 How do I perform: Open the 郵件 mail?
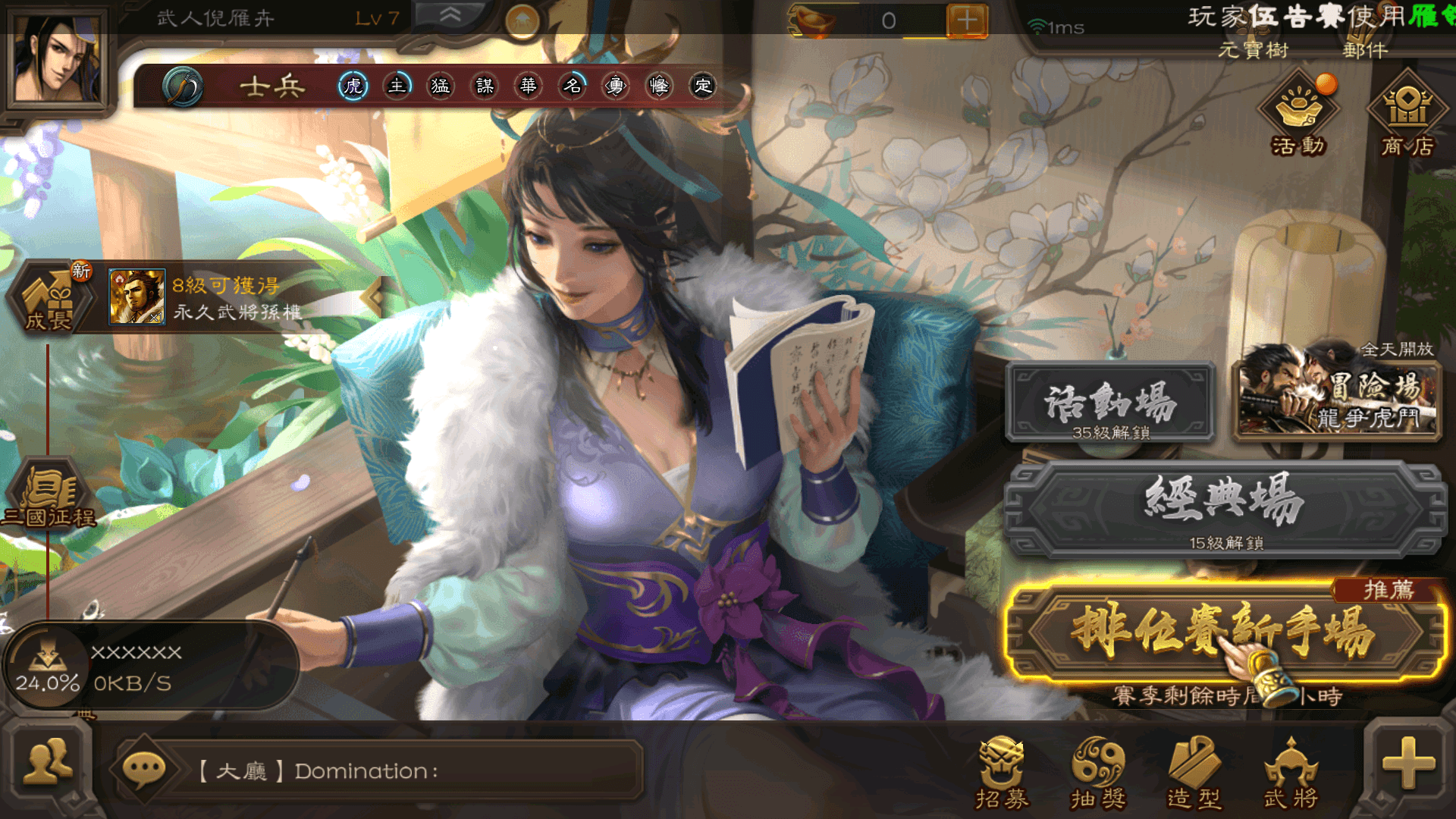[1365, 50]
